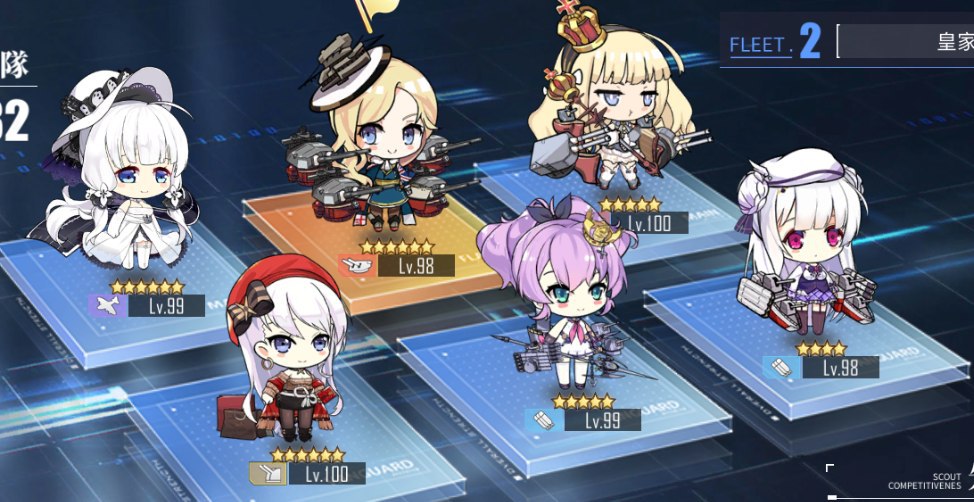Click the Fleet 2 name field
The height and width of the screenshot is (502, 974).
click(905, 43)
